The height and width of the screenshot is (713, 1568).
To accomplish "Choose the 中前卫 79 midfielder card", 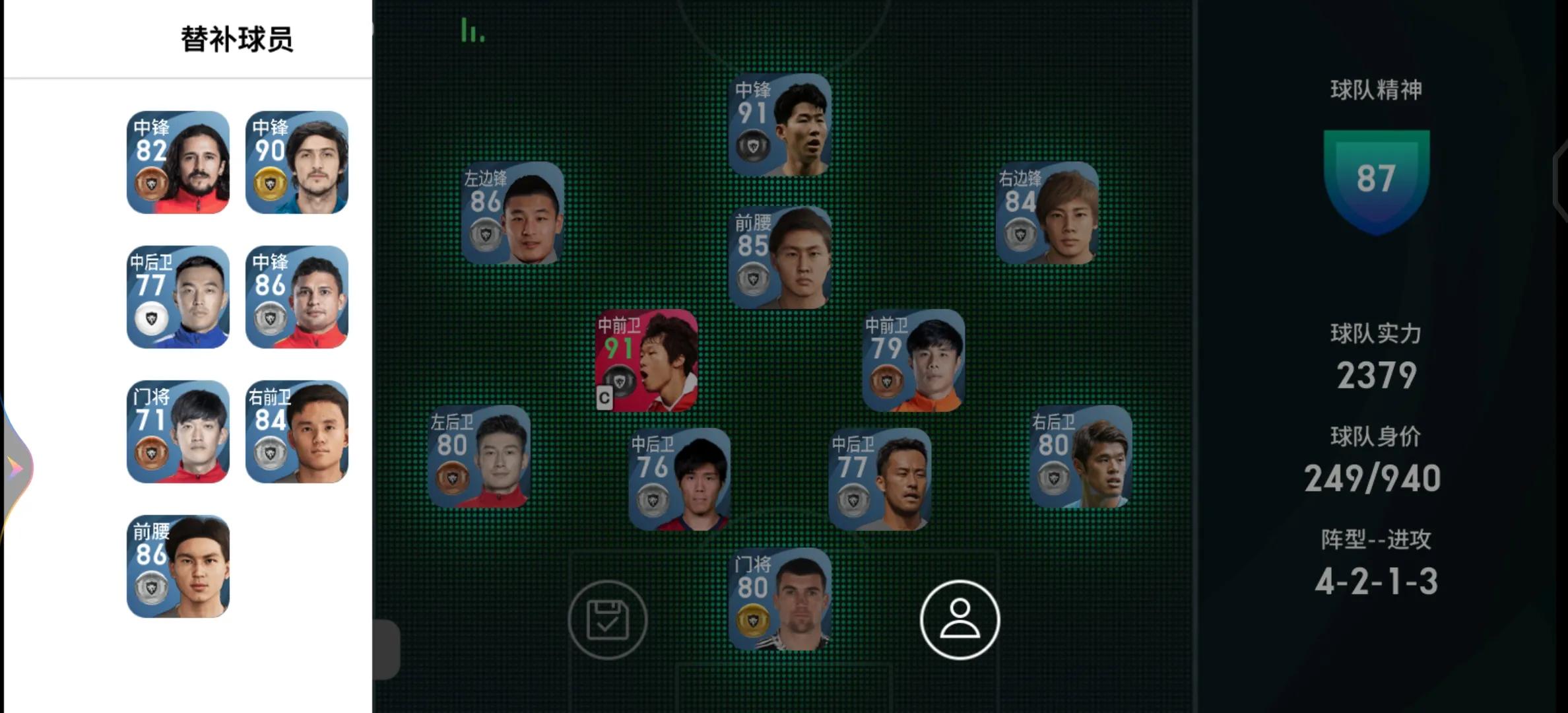I will click(x=913, y=360).
